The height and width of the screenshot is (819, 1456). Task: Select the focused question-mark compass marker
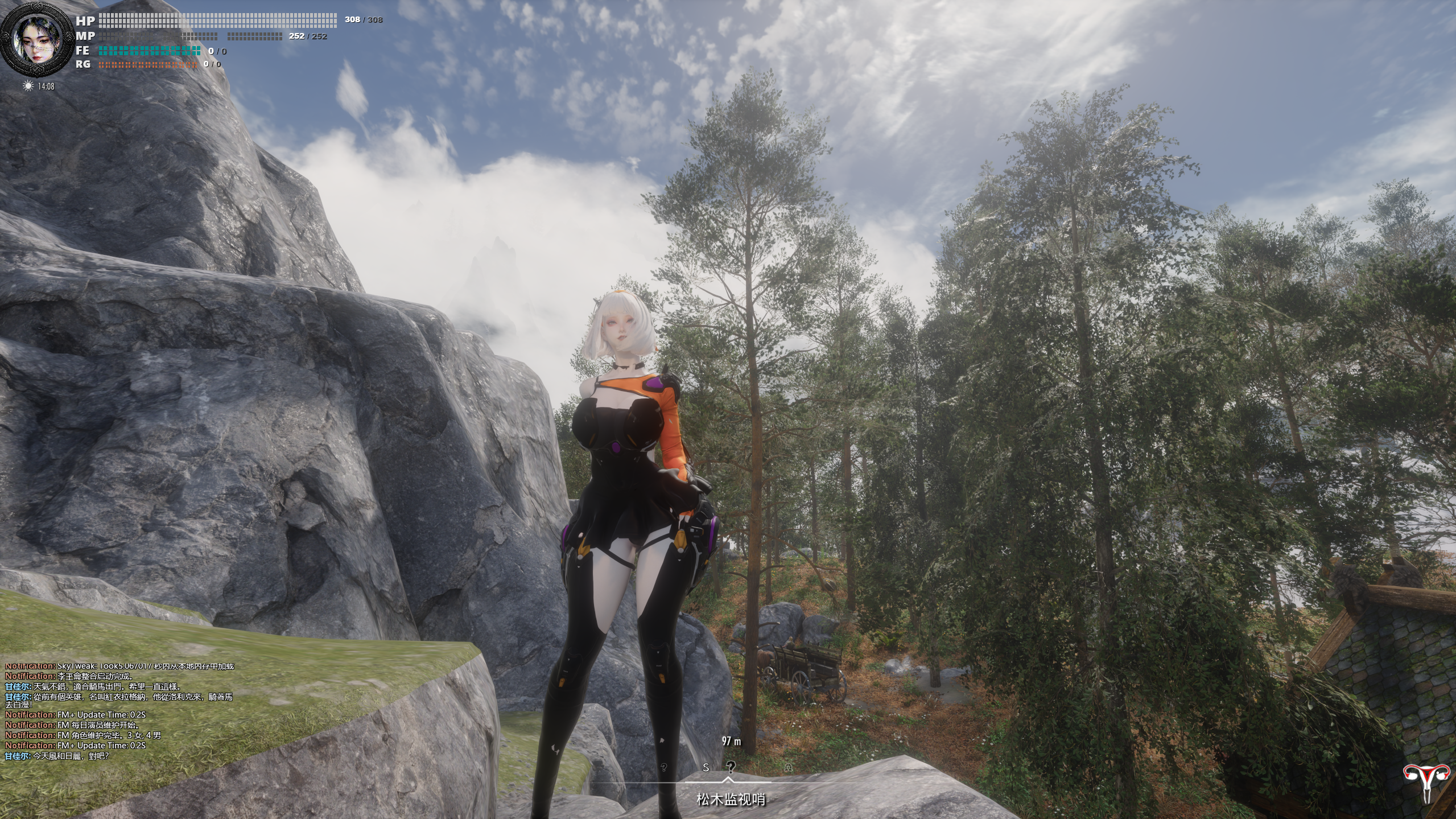click(731, 767)
